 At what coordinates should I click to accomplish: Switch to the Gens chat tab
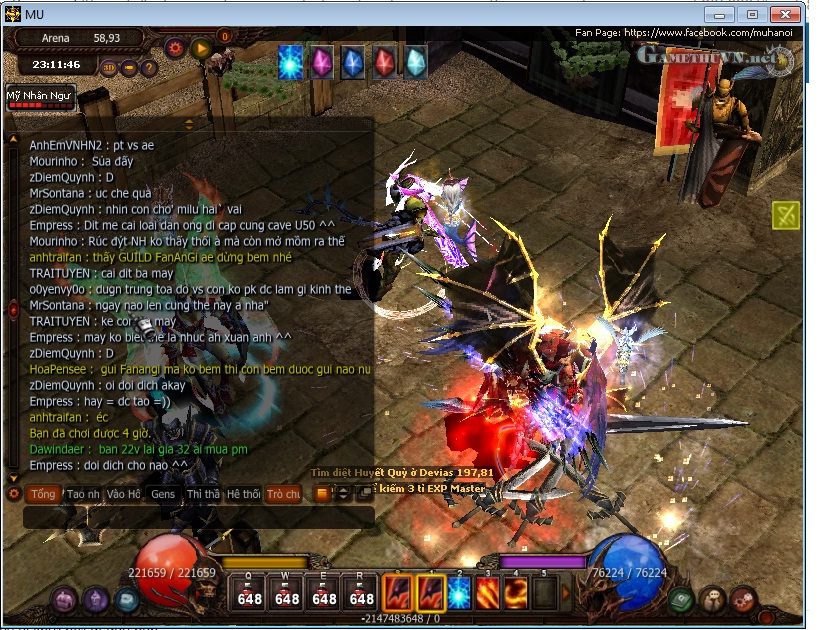(x=163, y=494)
